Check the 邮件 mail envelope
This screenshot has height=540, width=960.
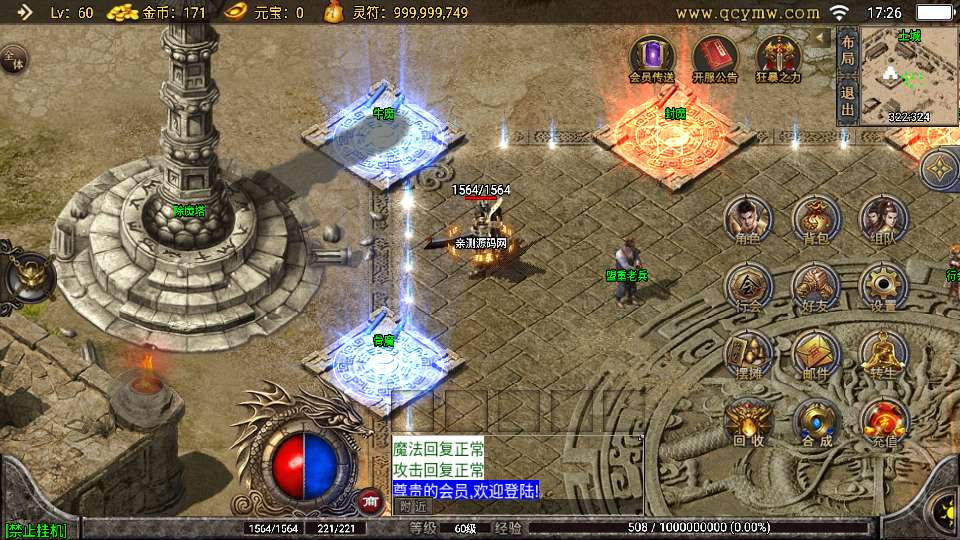pyautogui.click(x=816, y=353)
